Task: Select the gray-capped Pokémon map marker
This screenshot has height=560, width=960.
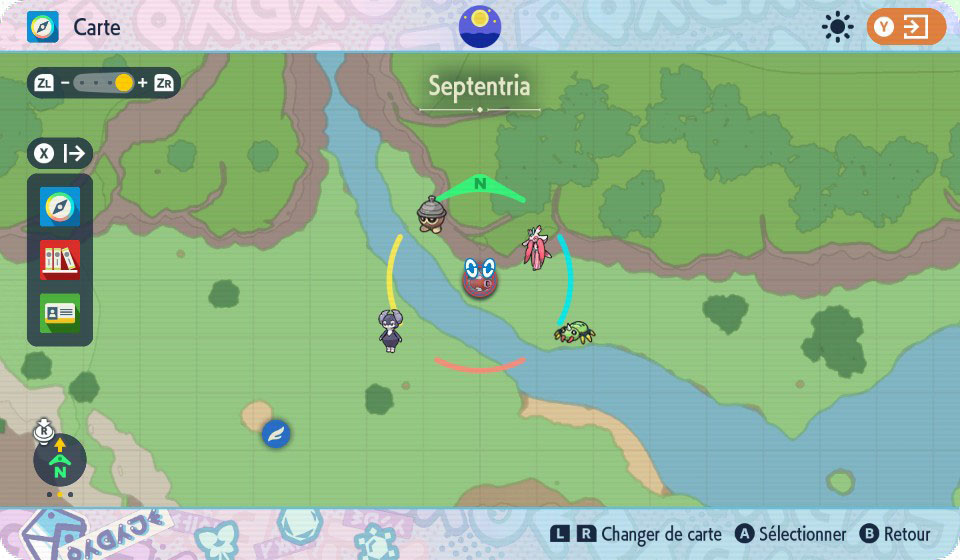Action: [432, 214]
